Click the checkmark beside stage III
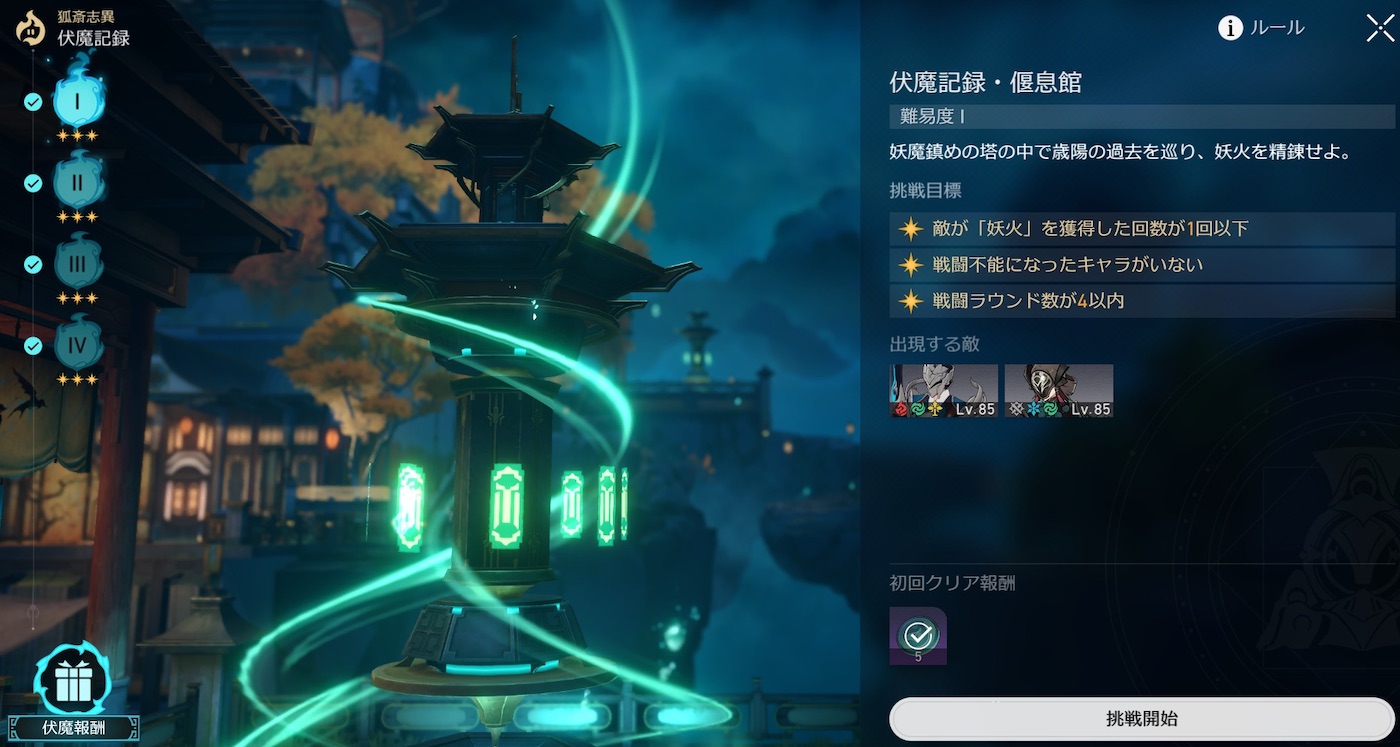The height and width of the screenshot is (747, 1400). pos(32,264)
